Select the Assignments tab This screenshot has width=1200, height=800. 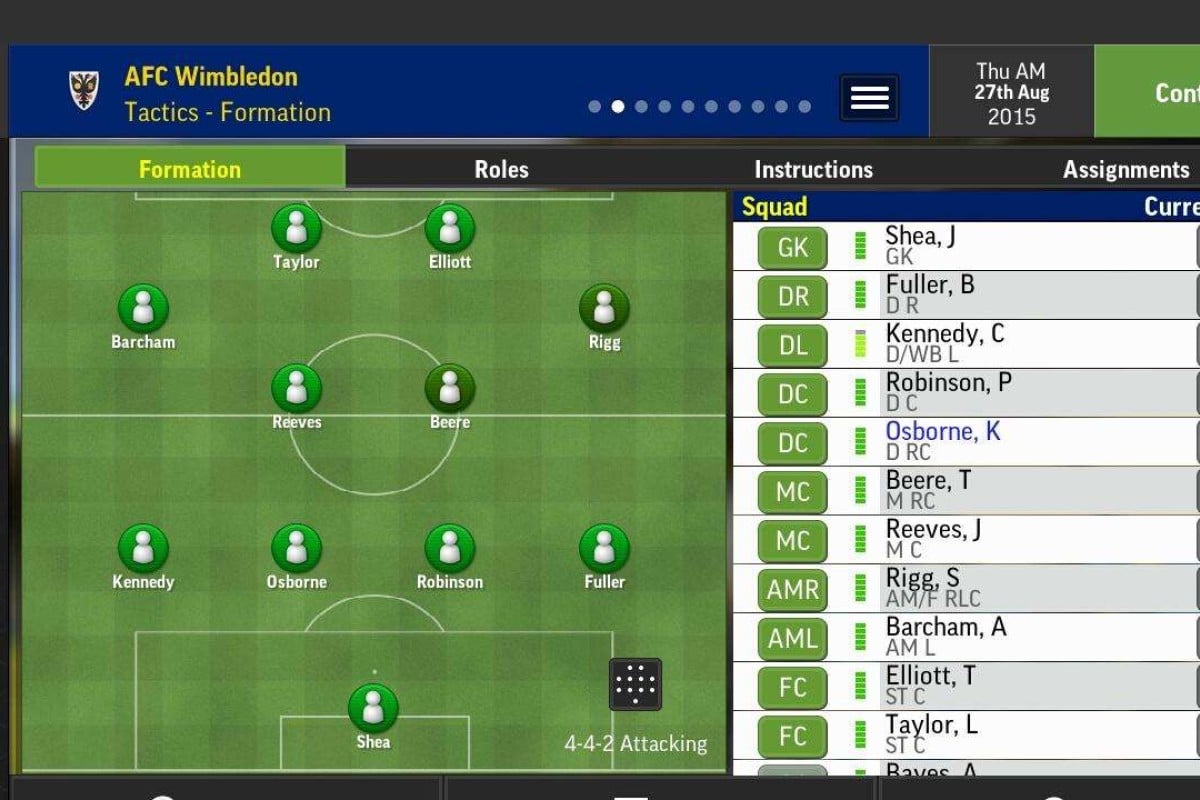click(1125, 169)
